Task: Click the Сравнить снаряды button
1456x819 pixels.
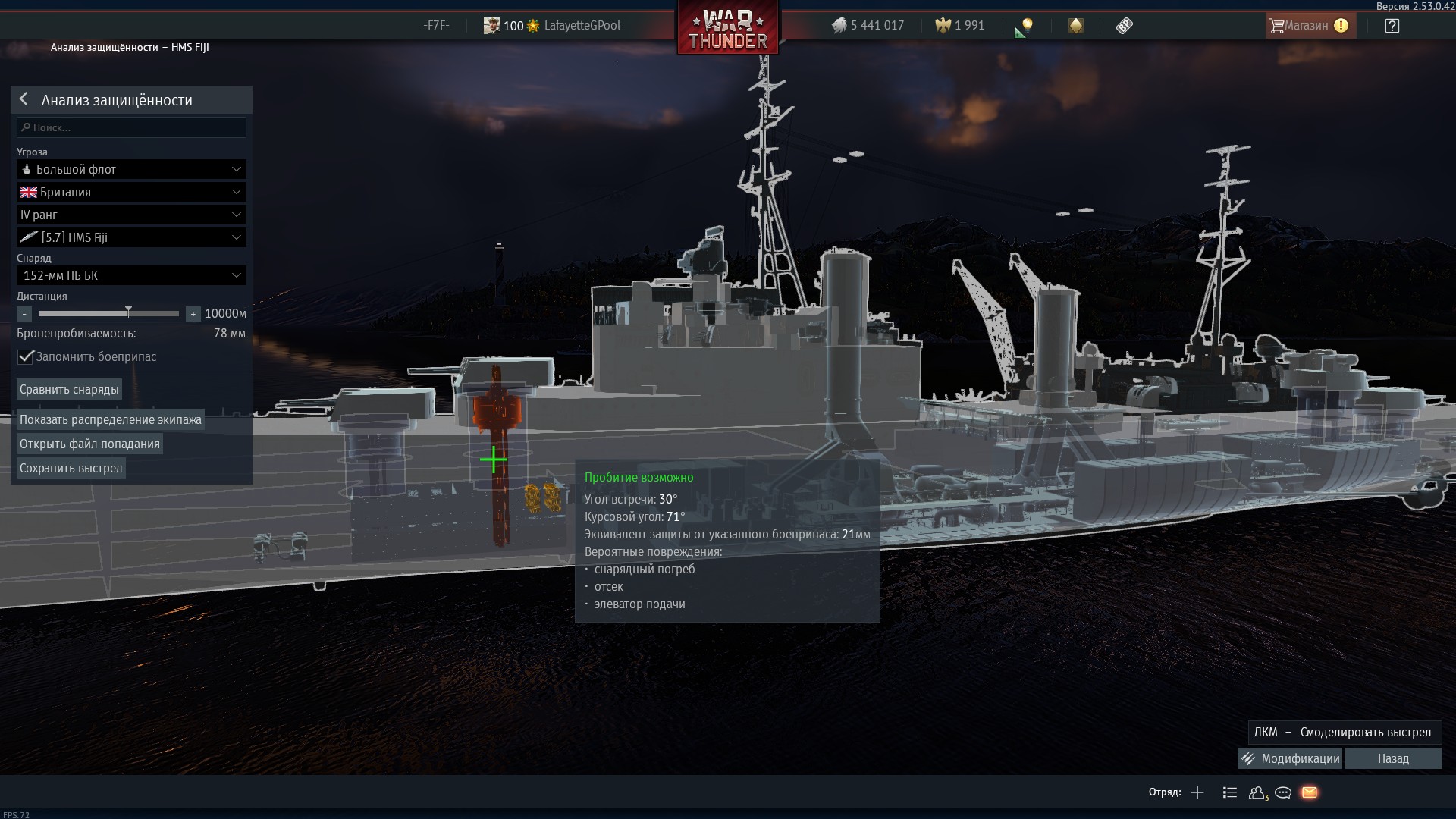Action: (x=69, y=389)
